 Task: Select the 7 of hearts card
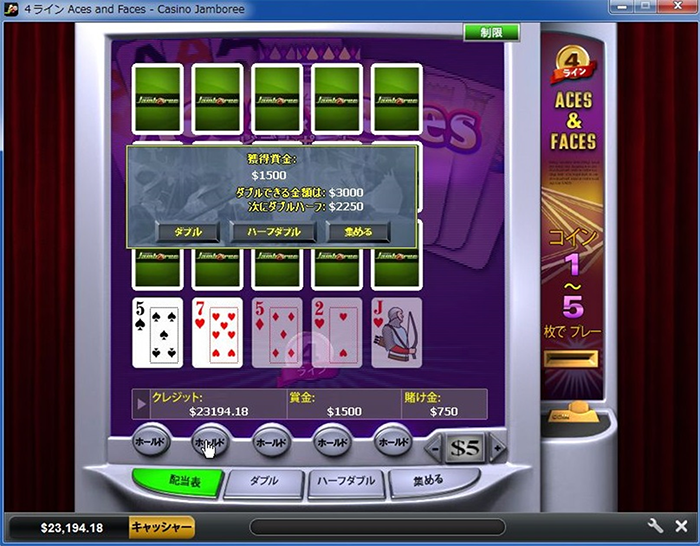click(218, 332)
